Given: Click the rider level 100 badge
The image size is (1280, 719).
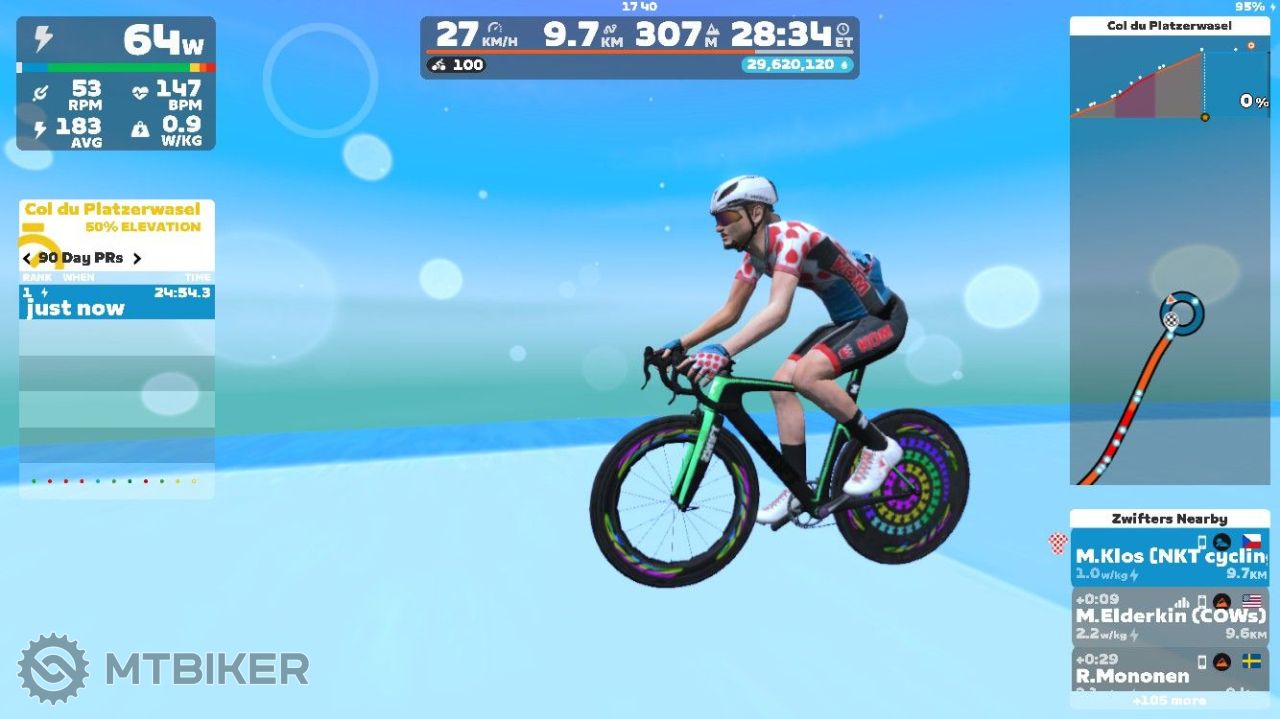Looking at the screenshot, I should [x=457, y=65].
